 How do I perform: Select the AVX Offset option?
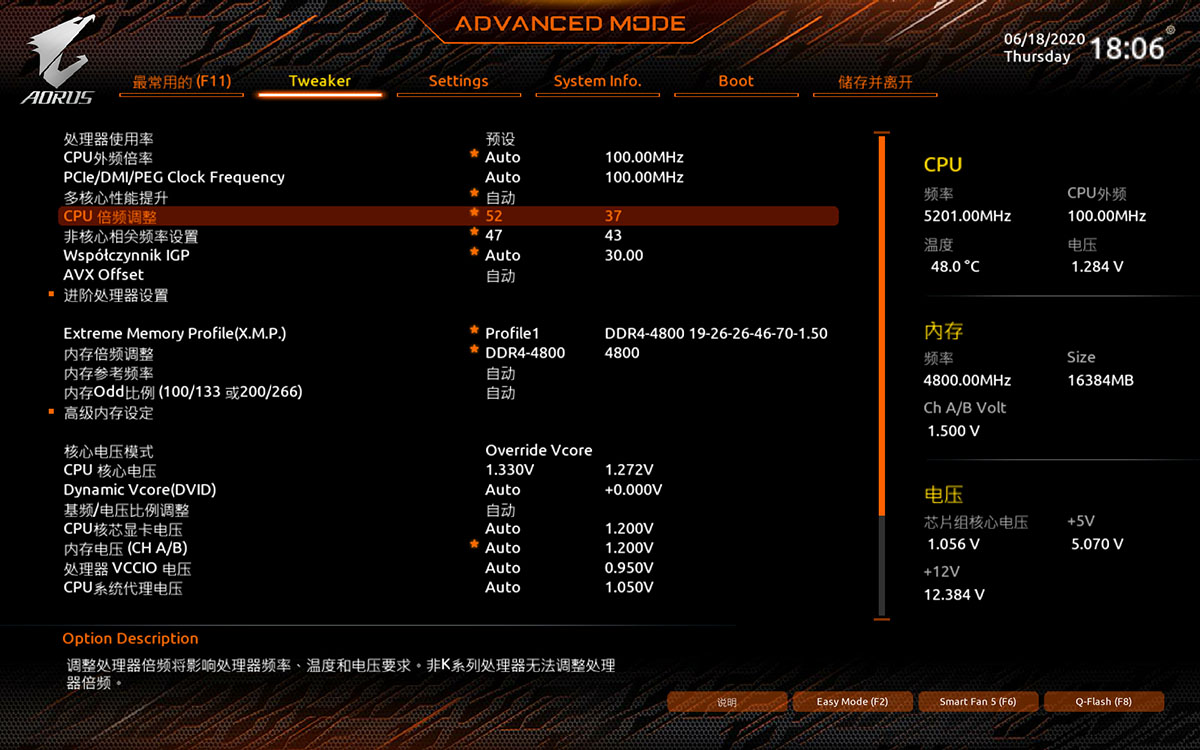click(104, 274)
